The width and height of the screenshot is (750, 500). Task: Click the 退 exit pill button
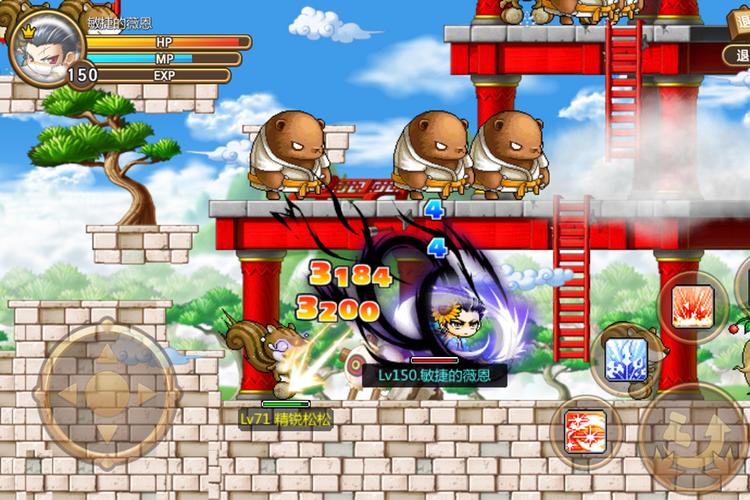[740, 55]
